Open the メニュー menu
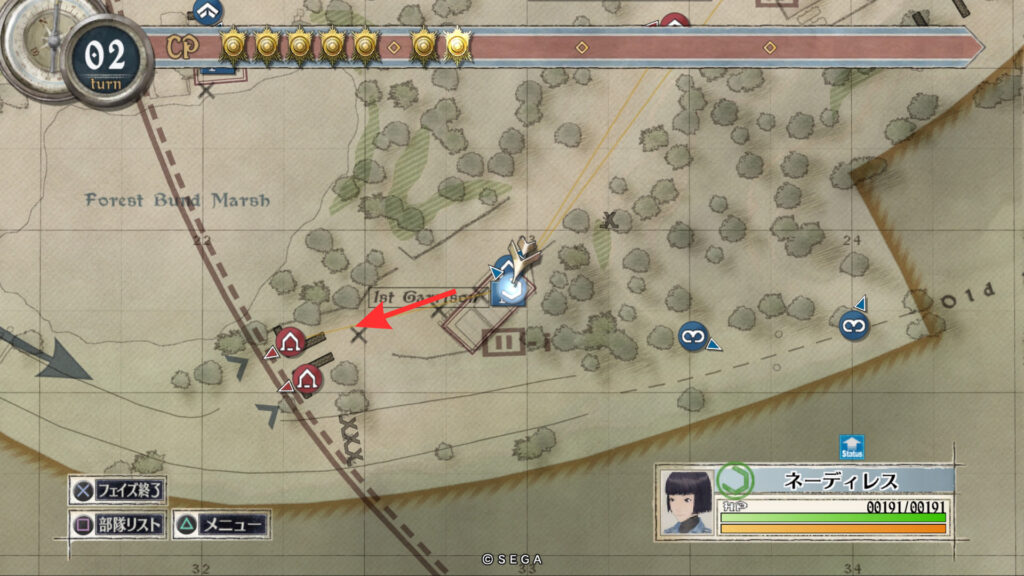Screen dimensions: 1024x576 (x=221, y=523)
